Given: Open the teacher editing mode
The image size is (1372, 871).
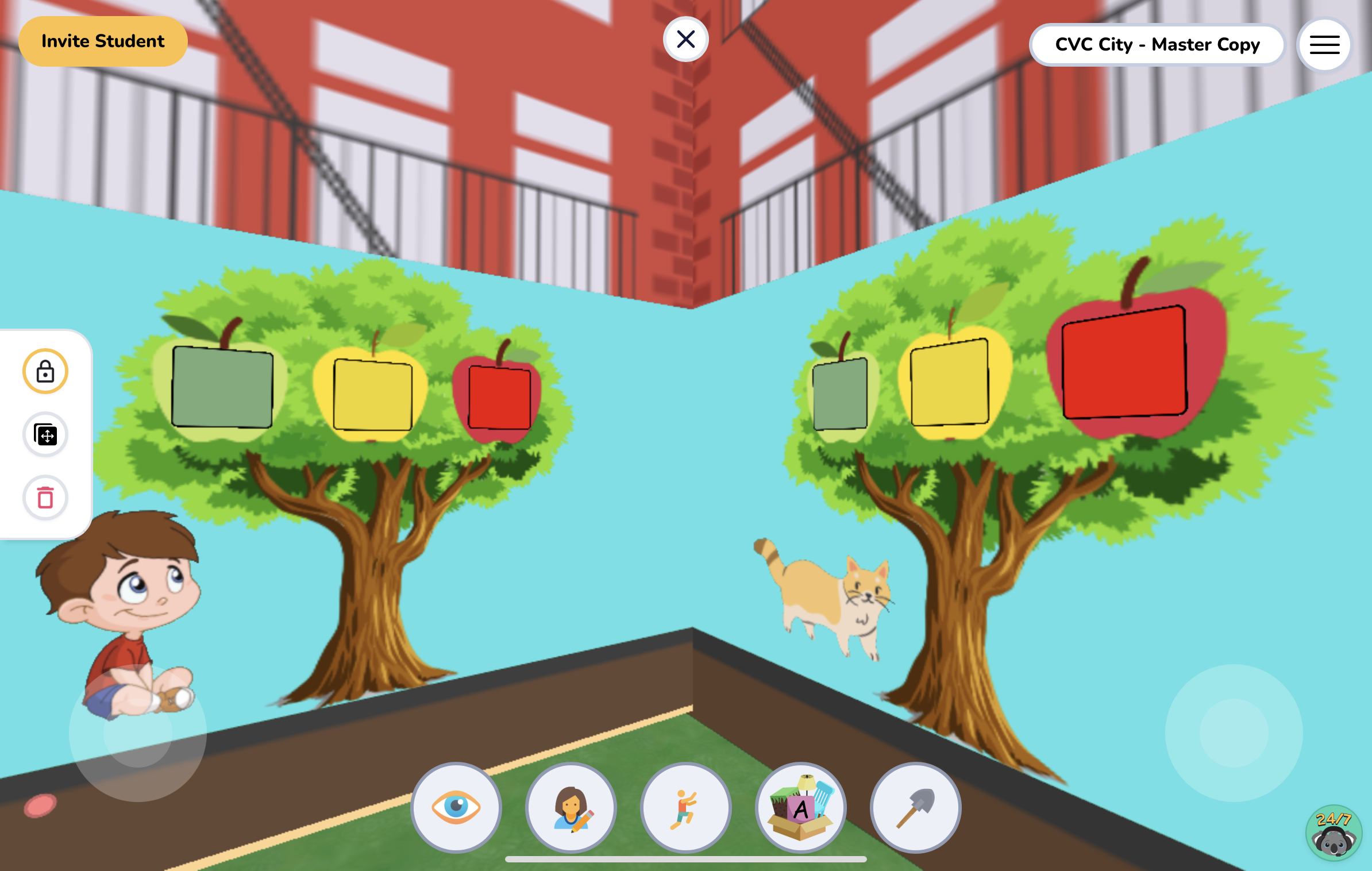Looking at the screenshot, I should pos(571,808).
